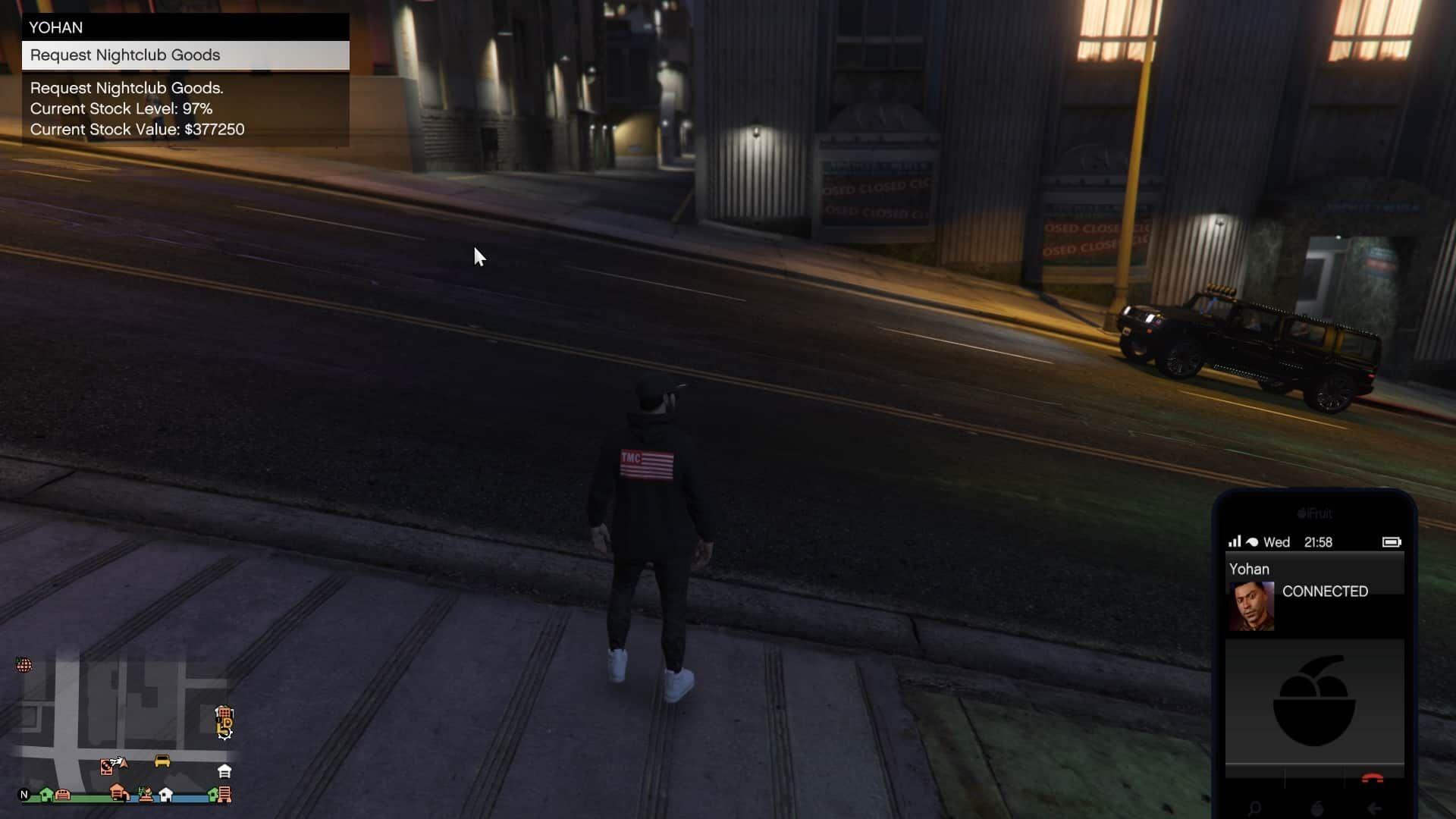Click the white garage blip on the minimap

pos(224,771)
